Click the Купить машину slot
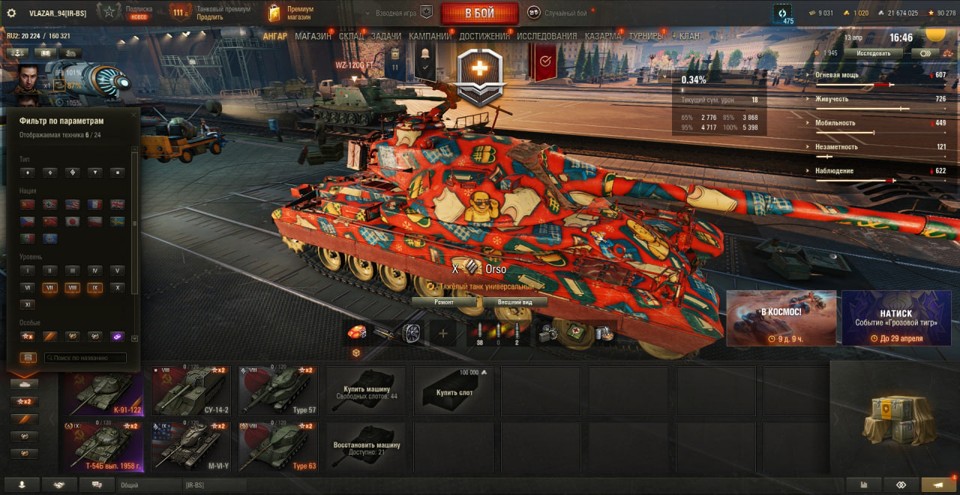Screen dimensions: 960x495 pyautogui.click(x=366, y=389)
